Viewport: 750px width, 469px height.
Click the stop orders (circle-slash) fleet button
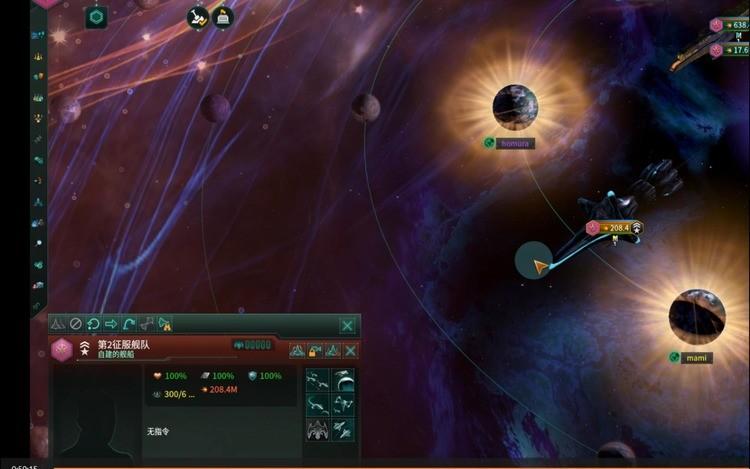click(x=75, y=324)
